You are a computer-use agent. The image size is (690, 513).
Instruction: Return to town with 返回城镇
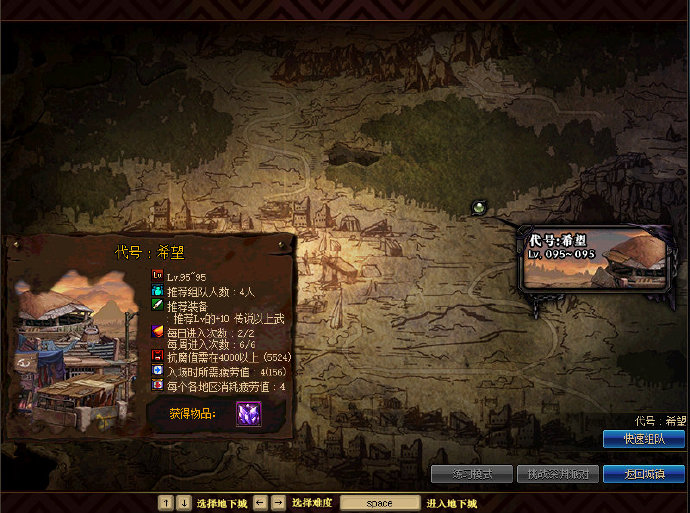tap(643, 474)
